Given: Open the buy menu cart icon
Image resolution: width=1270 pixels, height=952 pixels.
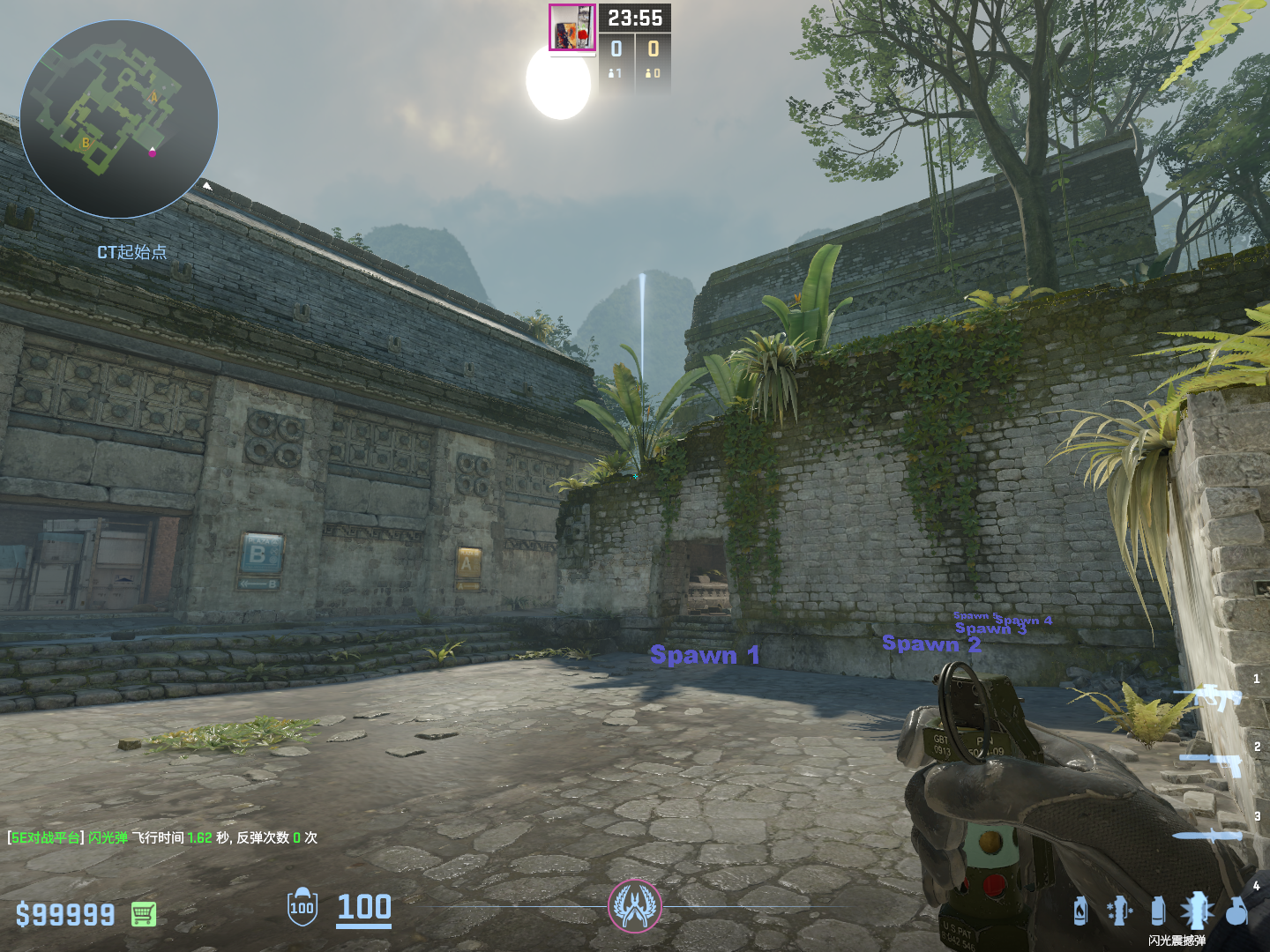Looking at the screenshot, I should tap(144, 914).
